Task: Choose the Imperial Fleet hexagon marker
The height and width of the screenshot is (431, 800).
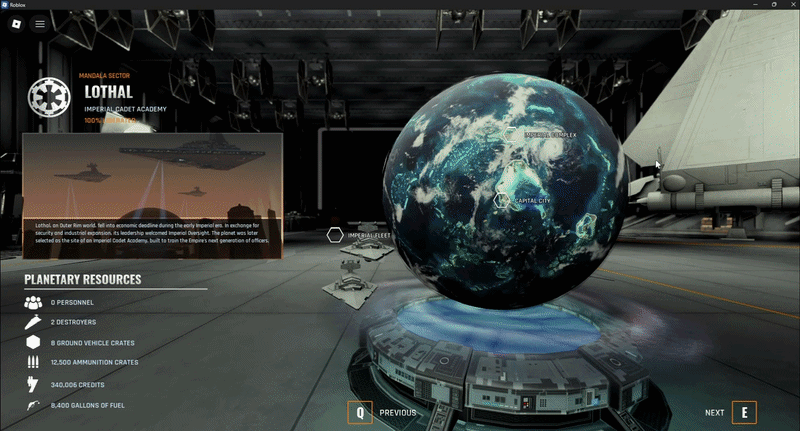Action: pyautogui.click(x=335, y=236)
